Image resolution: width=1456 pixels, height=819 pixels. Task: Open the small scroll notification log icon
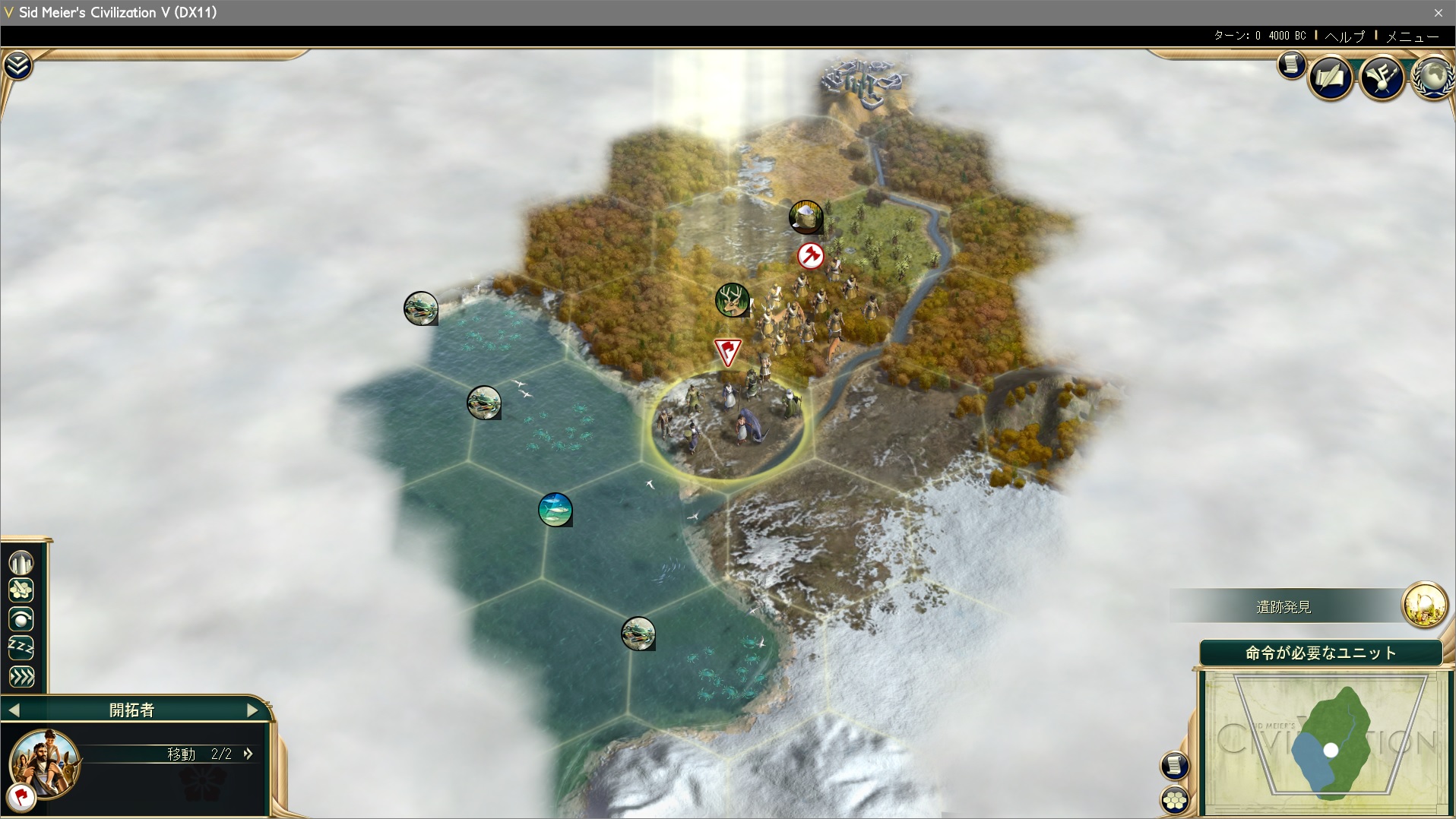(x=1291, y=65)
